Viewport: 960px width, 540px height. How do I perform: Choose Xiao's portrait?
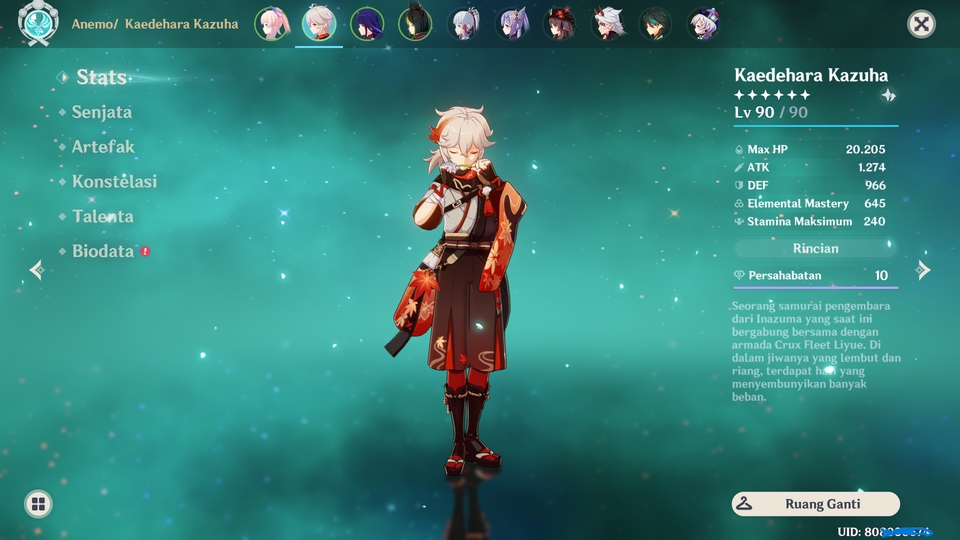(x=656, y=23)
